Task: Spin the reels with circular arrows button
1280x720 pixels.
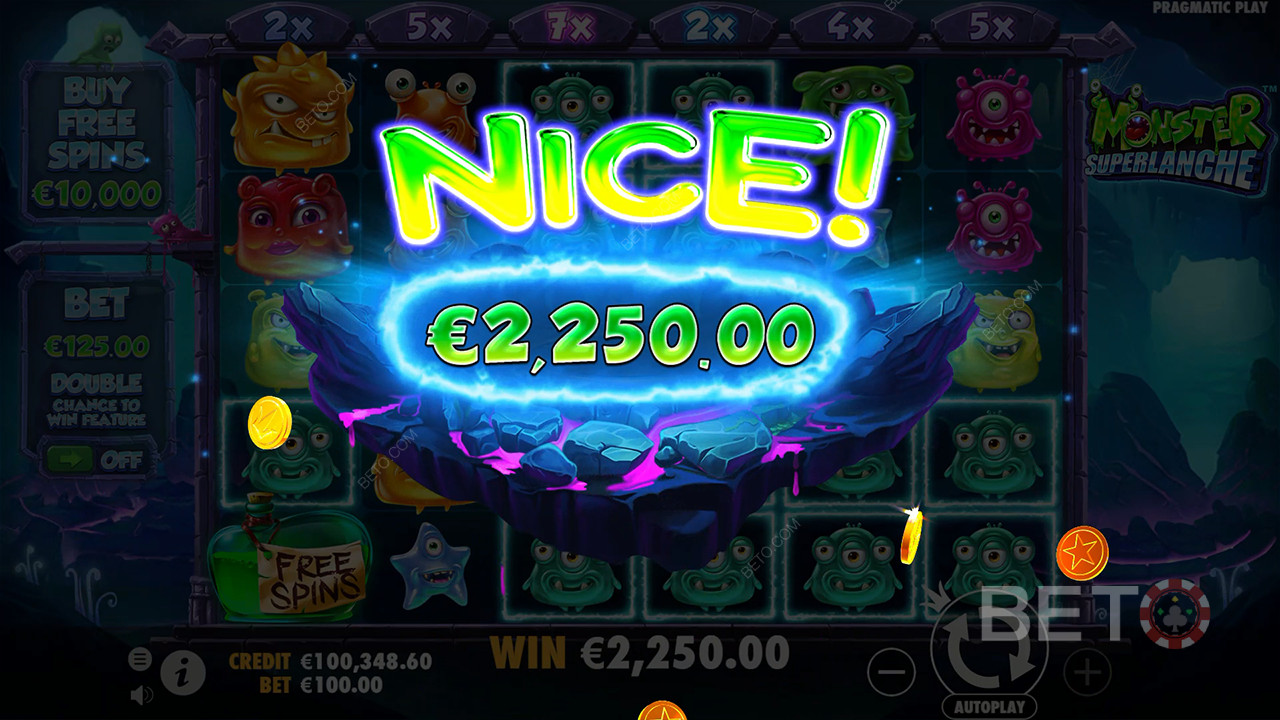Action: 988,650
